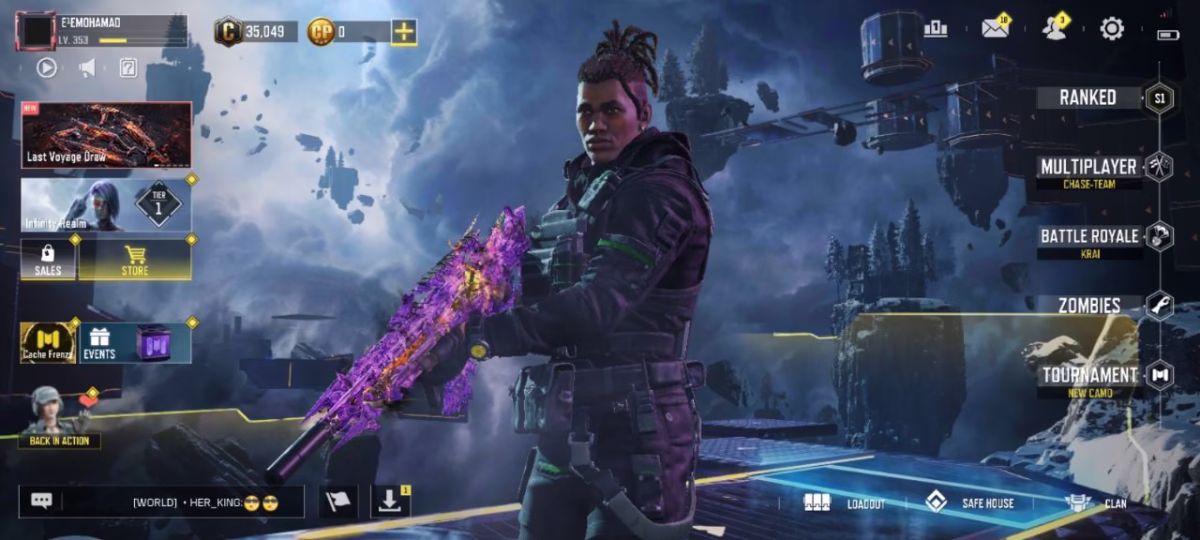Open the settings gear icon
Viewport: 1200px width, 540px height.
1112,29
